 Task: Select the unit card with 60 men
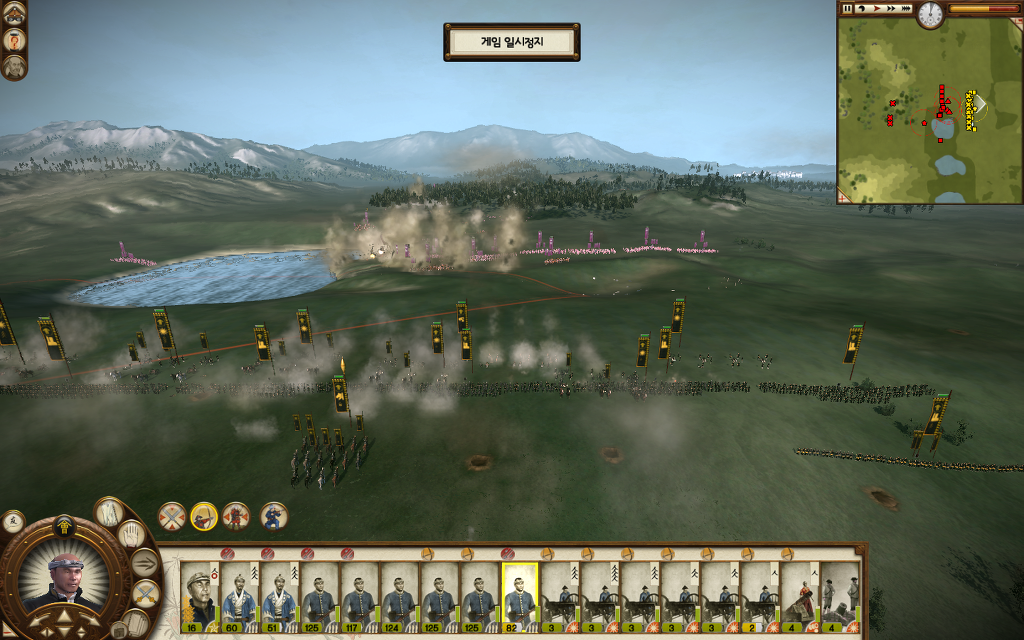(239, 594)
